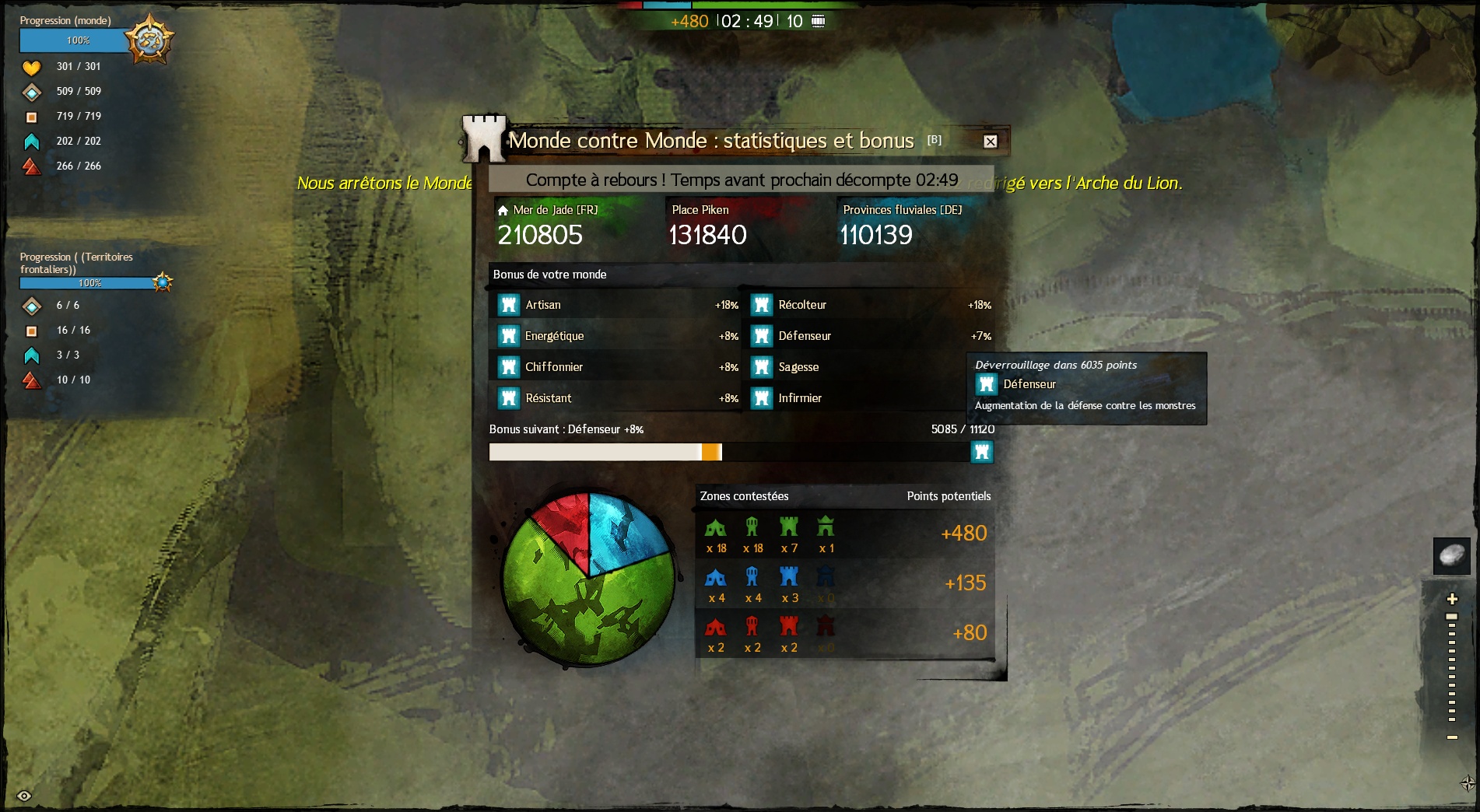Zoom out with the map minus button
Viewport: 1480px width, 812px height.
[1452, 737]
